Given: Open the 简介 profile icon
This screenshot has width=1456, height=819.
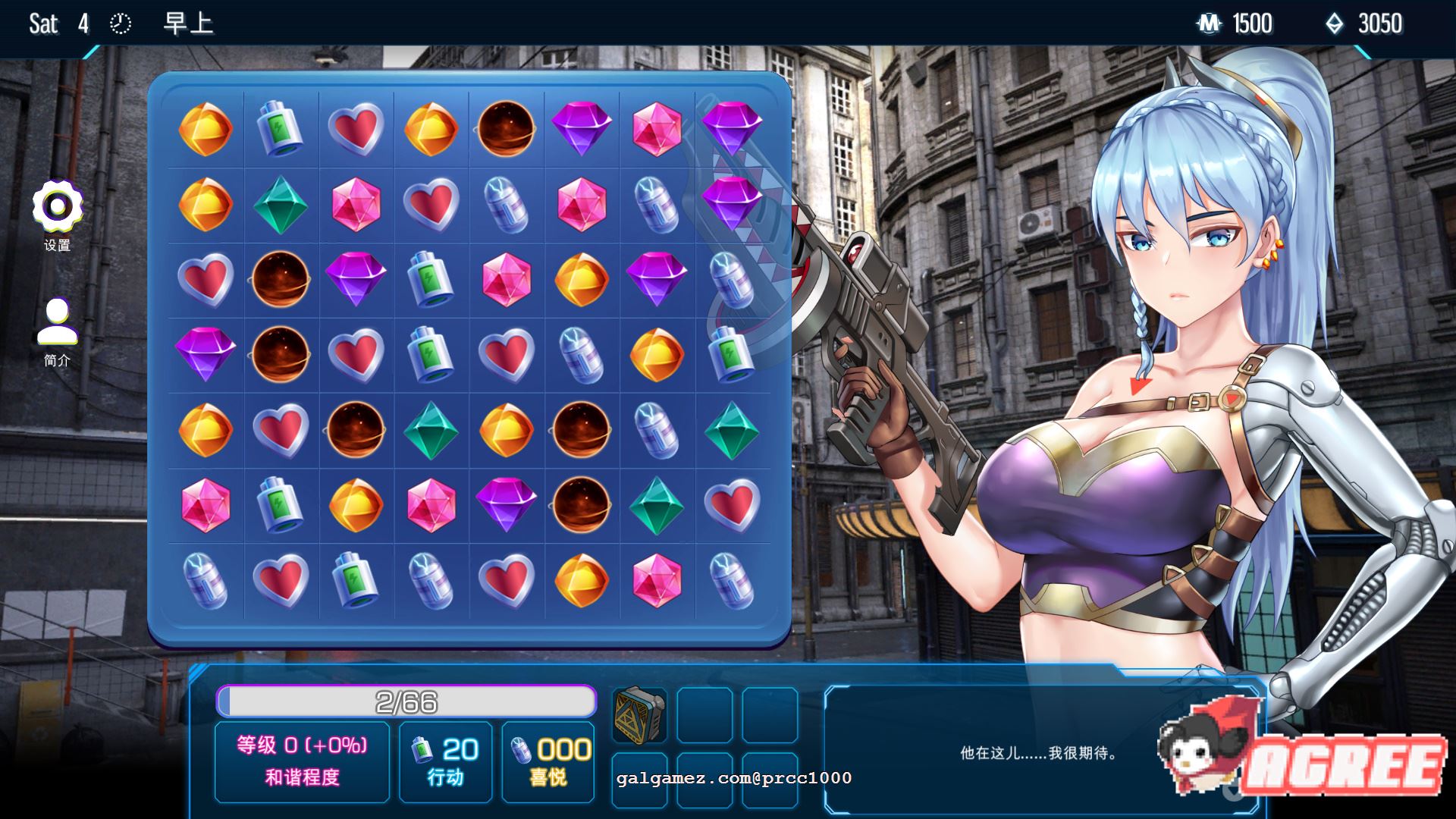Looking at the screenshot, I should point(57,322).
